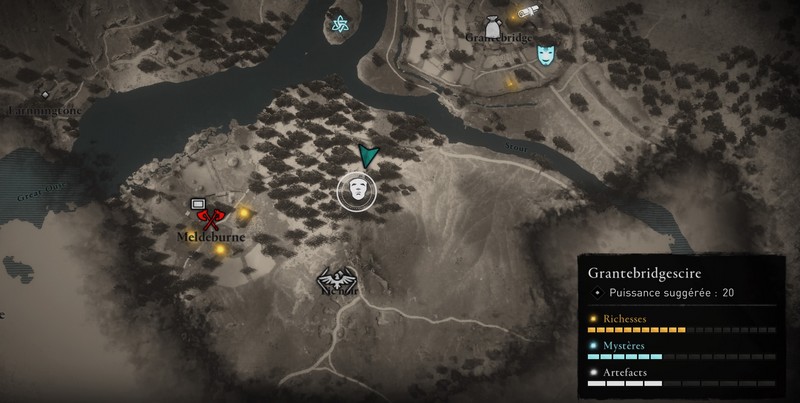Click the small white diamond marker above Earnningstone
800x403 pixels.
coord(45,95)
